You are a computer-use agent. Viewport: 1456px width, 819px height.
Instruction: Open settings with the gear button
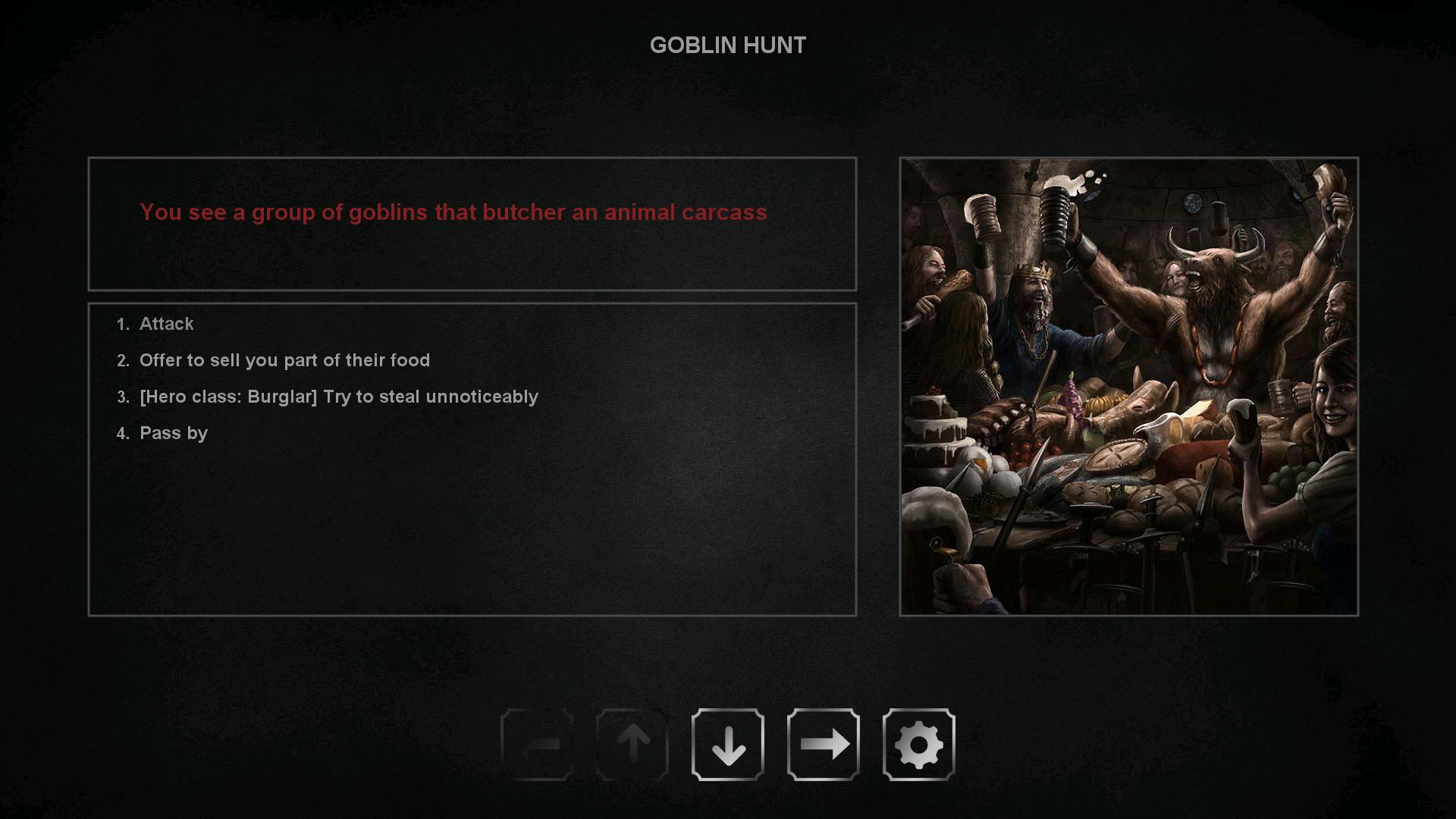coord(918,745)
